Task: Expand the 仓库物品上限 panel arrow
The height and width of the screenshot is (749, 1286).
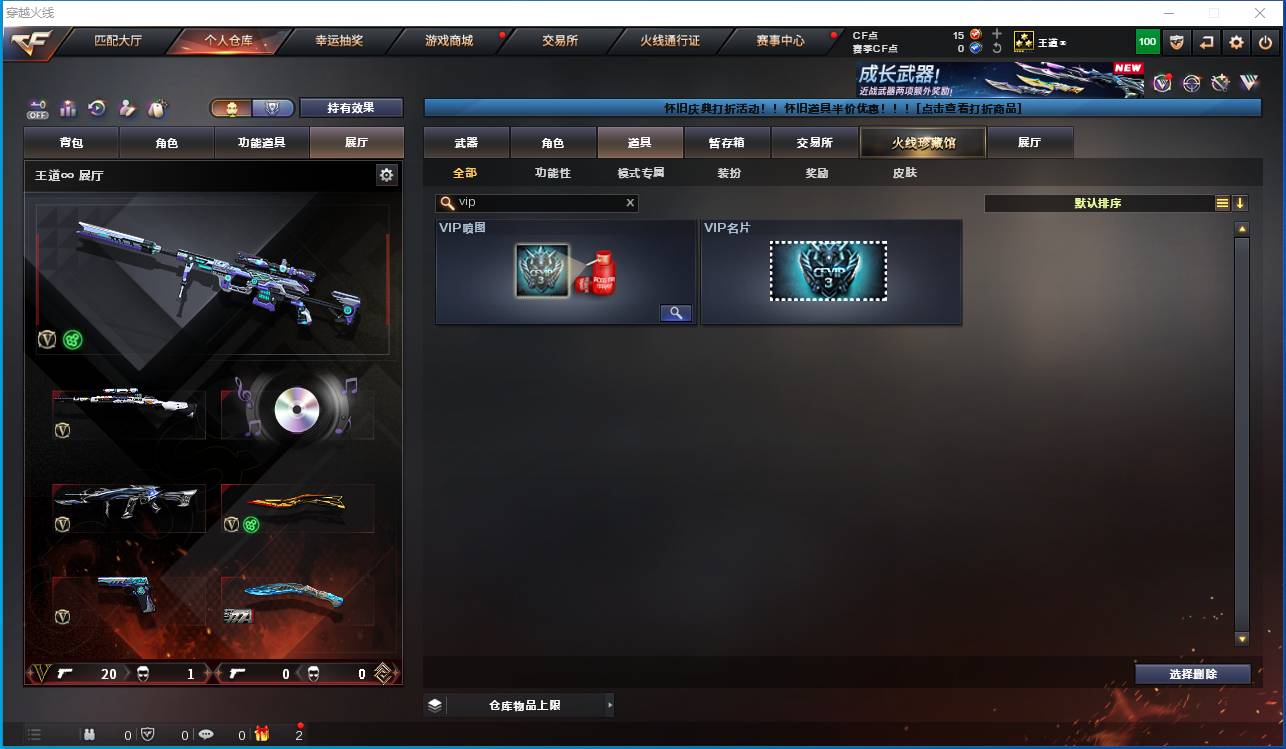Action: (x=610, y=705)
